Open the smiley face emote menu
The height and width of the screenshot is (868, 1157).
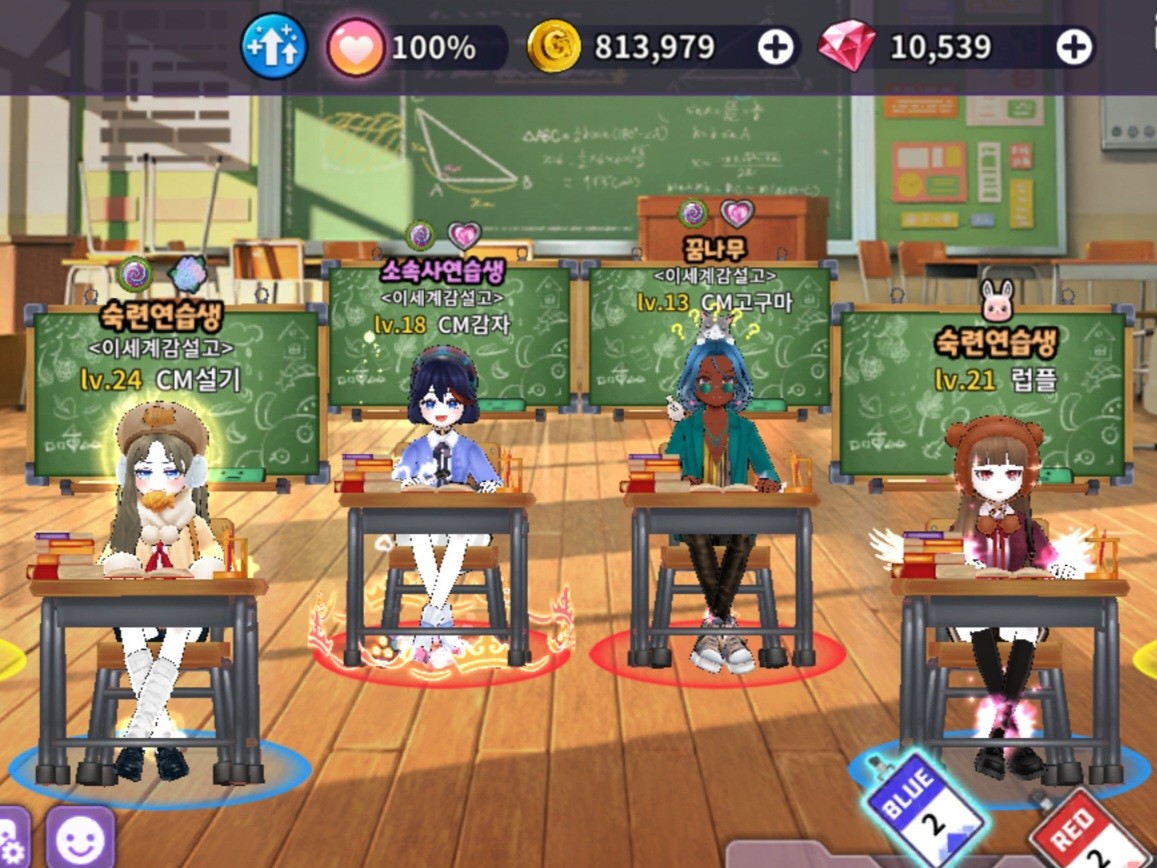point(80,838)
